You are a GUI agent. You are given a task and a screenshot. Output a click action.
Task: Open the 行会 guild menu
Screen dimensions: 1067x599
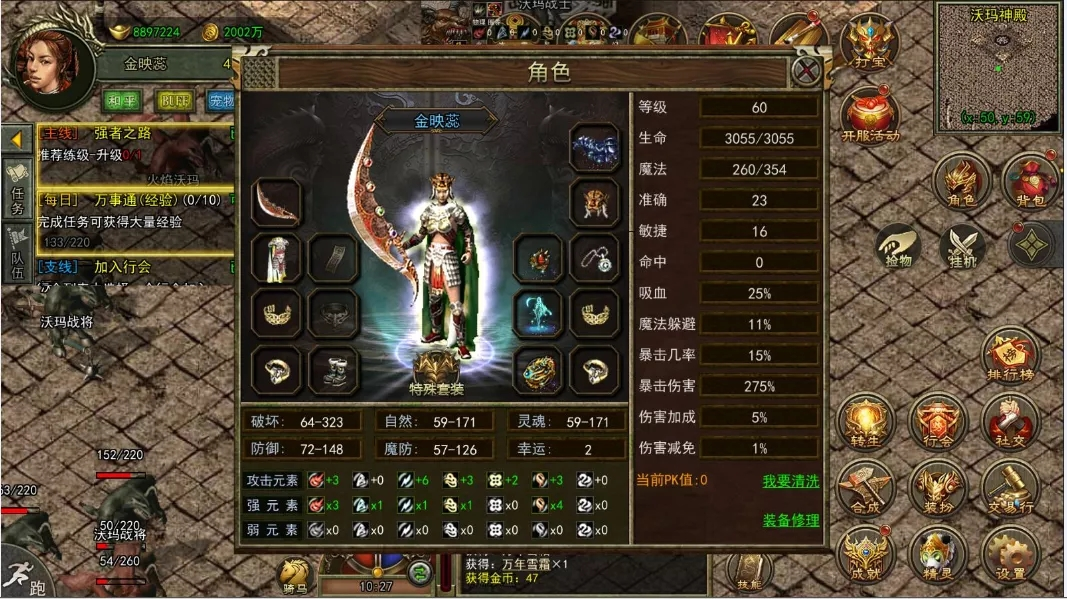[938, 422]
